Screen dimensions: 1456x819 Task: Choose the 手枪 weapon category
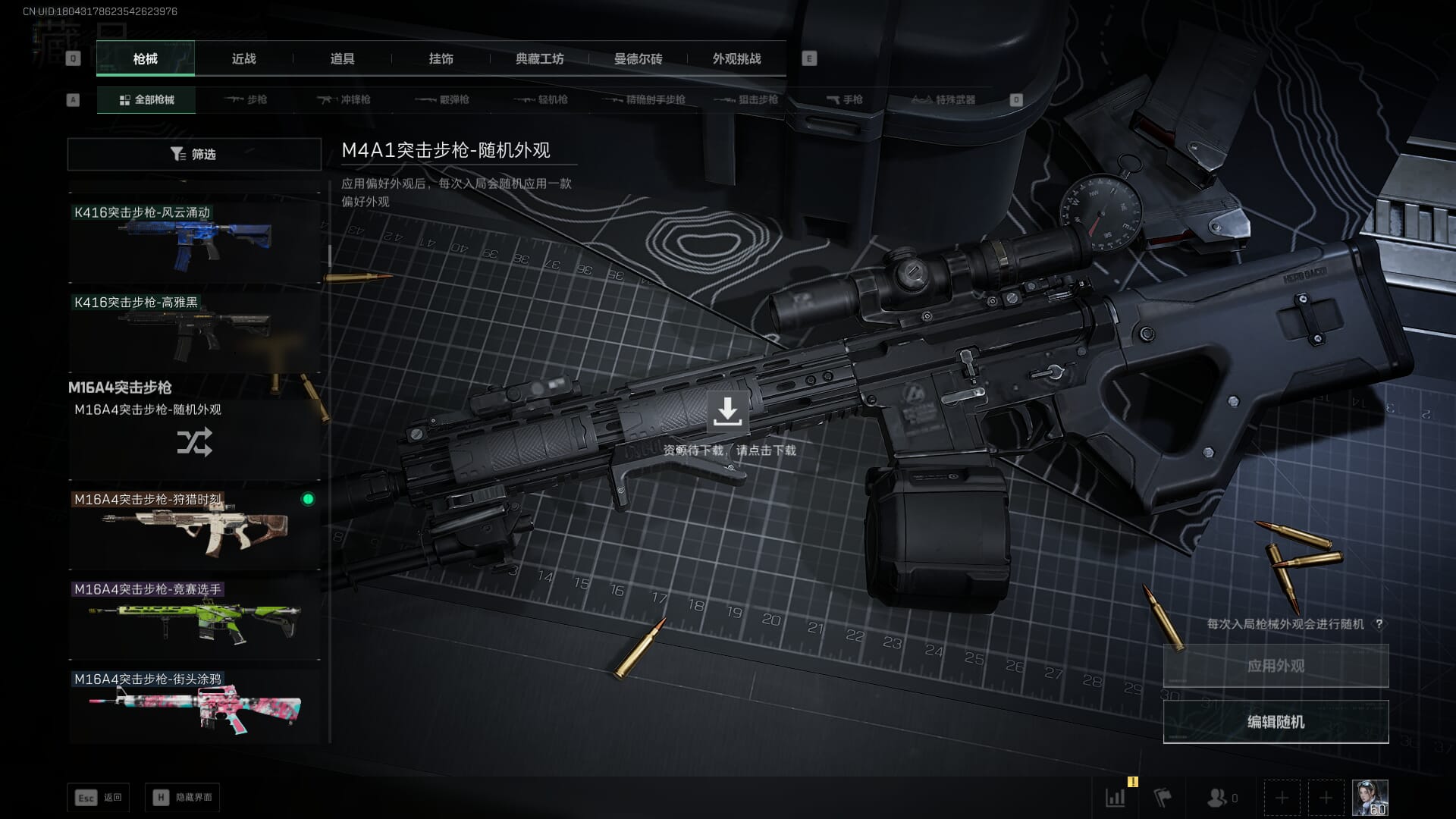click(x=844, y=99)
